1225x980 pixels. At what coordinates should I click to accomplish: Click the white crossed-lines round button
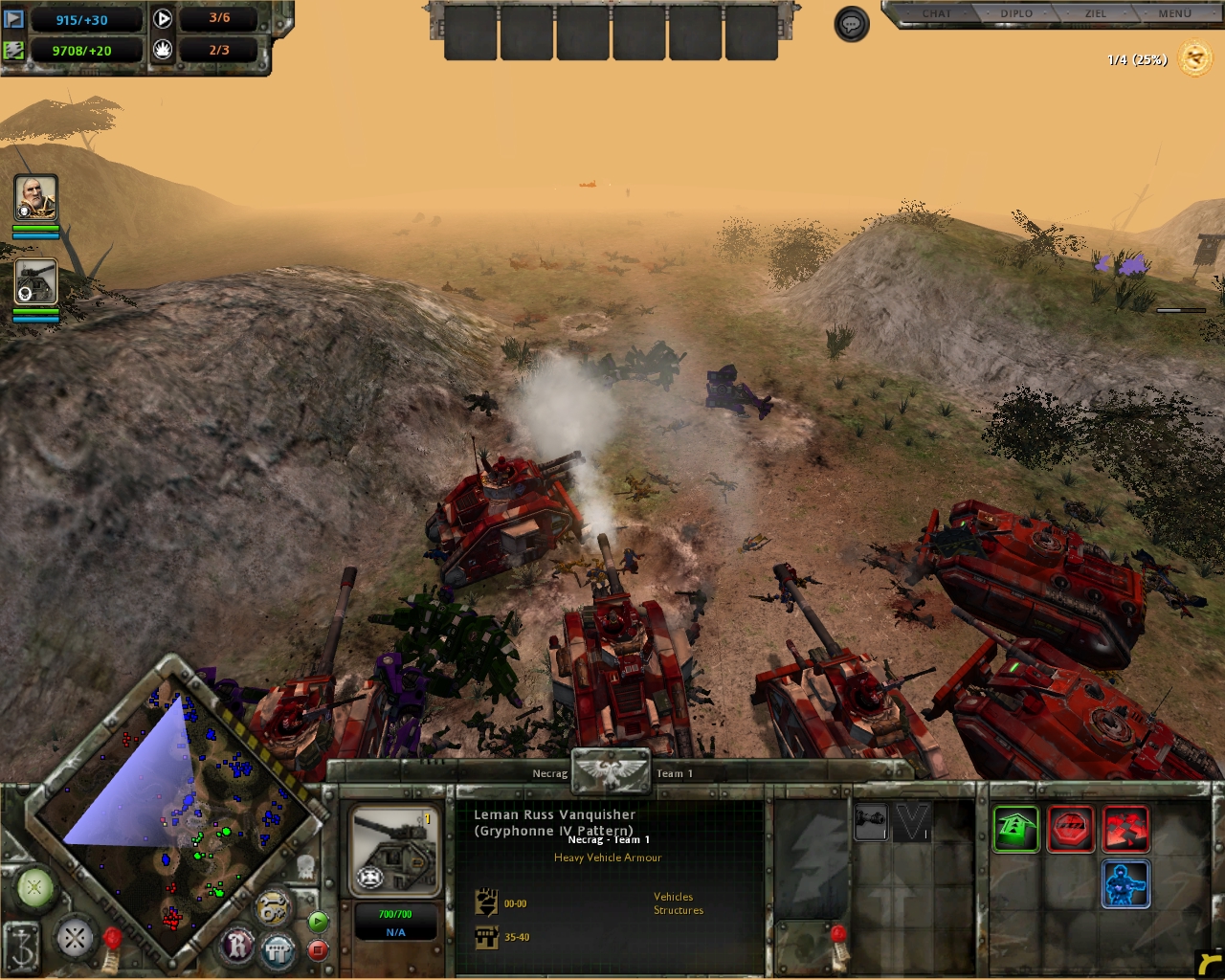(74, 938)
